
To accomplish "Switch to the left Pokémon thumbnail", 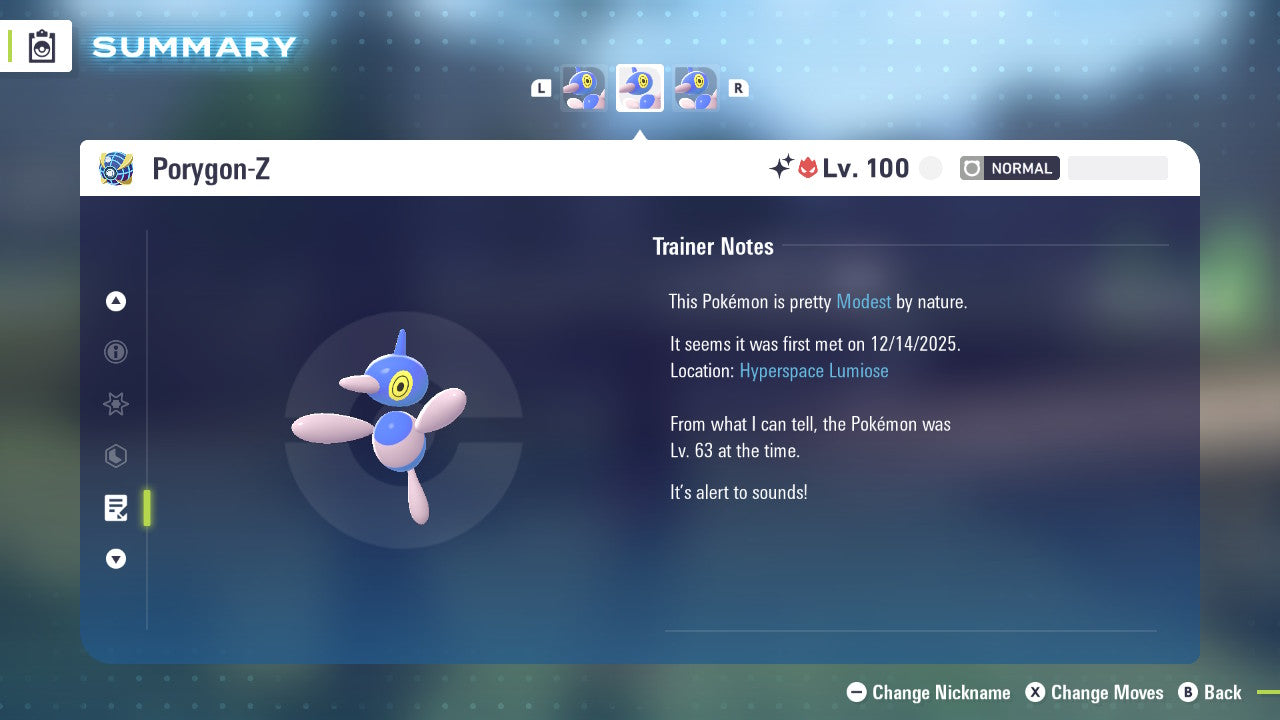I will click(x=584, y=88).
